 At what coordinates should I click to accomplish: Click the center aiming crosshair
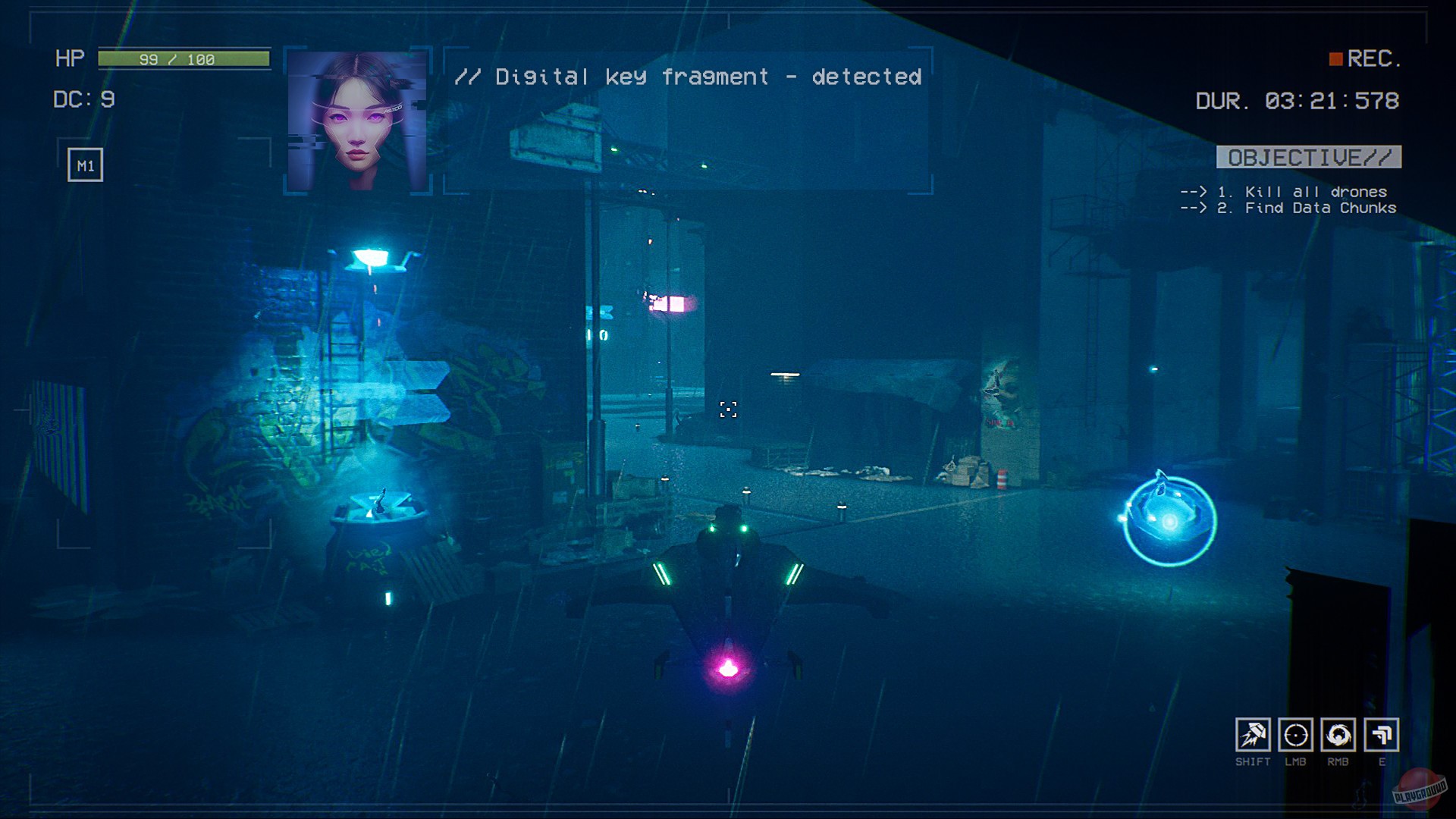tap(730, 409)
